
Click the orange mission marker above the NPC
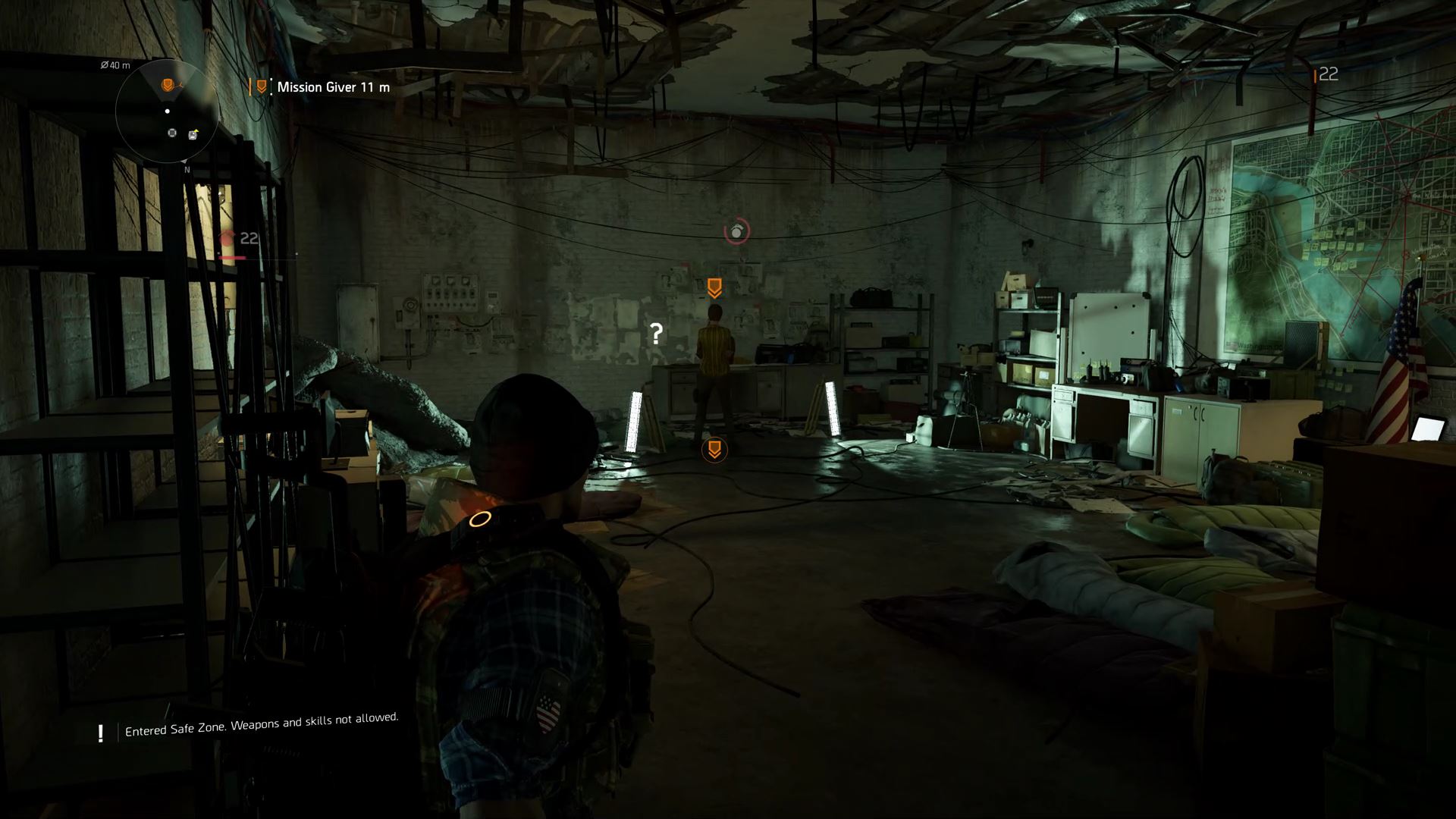pos(714,287)
